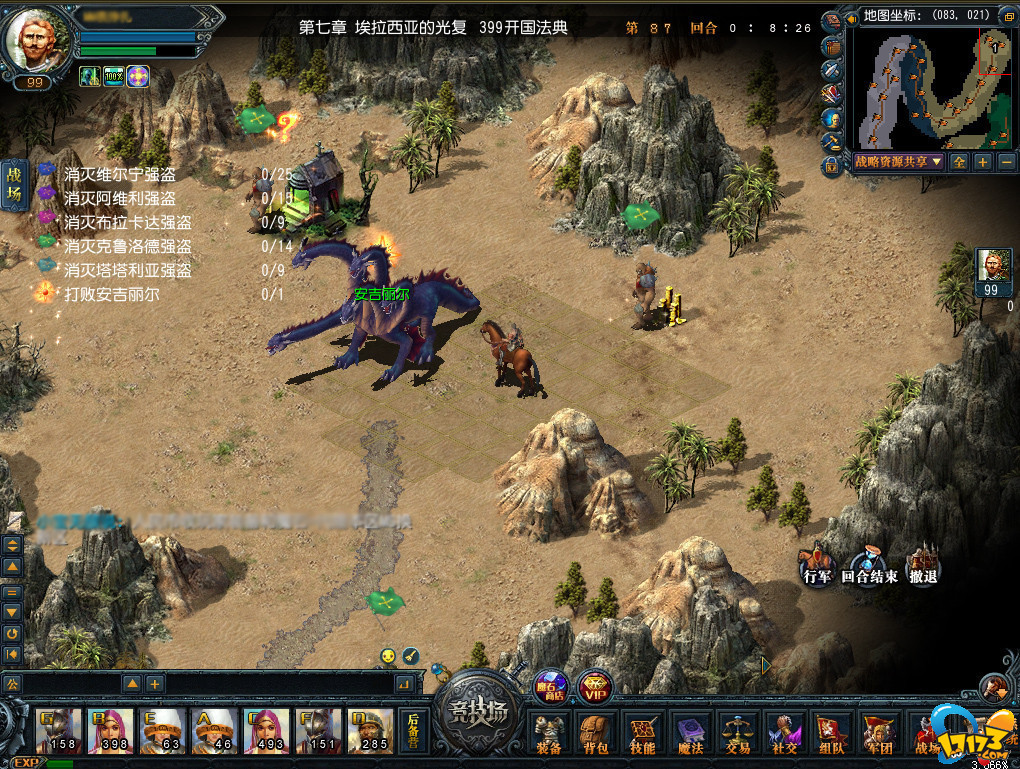Open the 魔石商店 magic stone shop
This screenshot has height=769, width=1020.
tap(549, 686)
